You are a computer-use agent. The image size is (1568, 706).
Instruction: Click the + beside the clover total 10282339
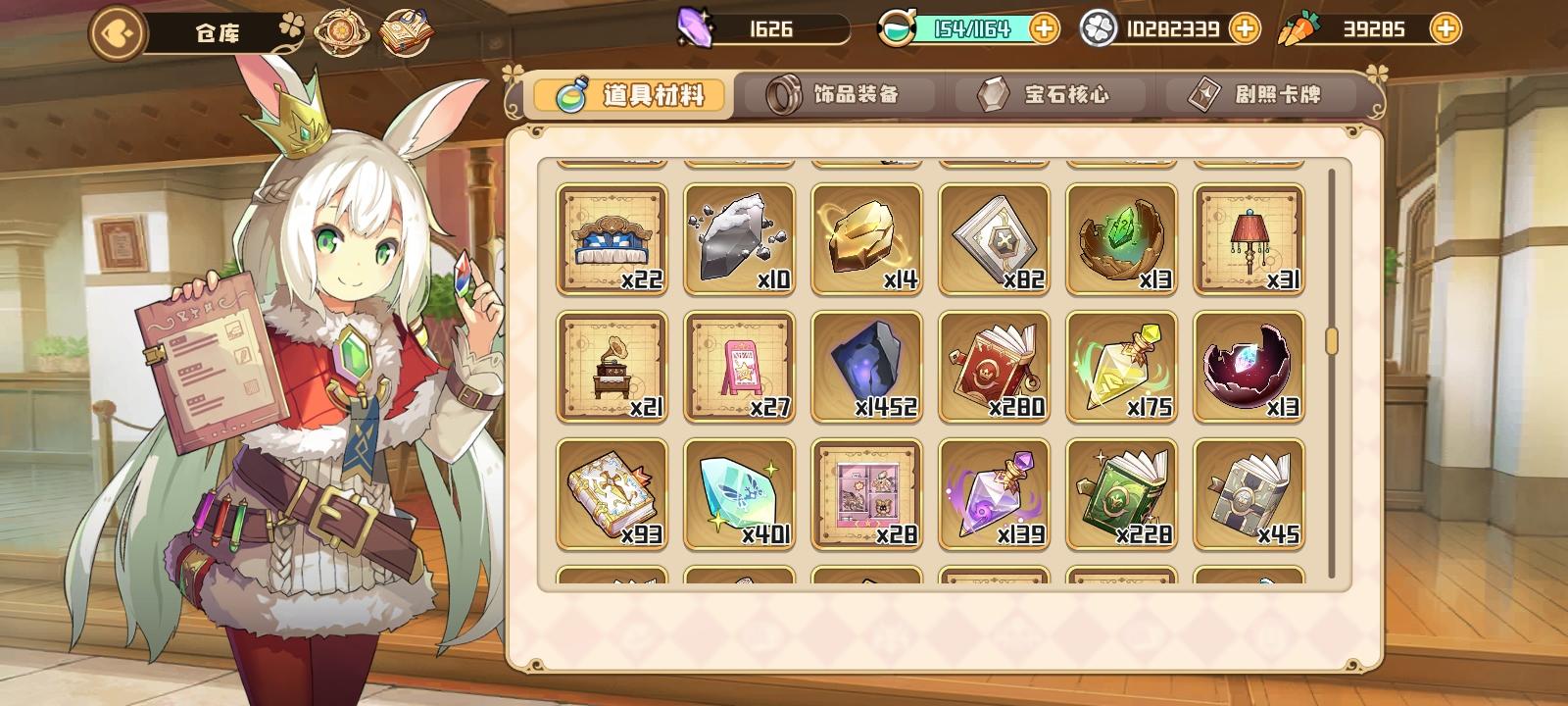point(1248,28)
